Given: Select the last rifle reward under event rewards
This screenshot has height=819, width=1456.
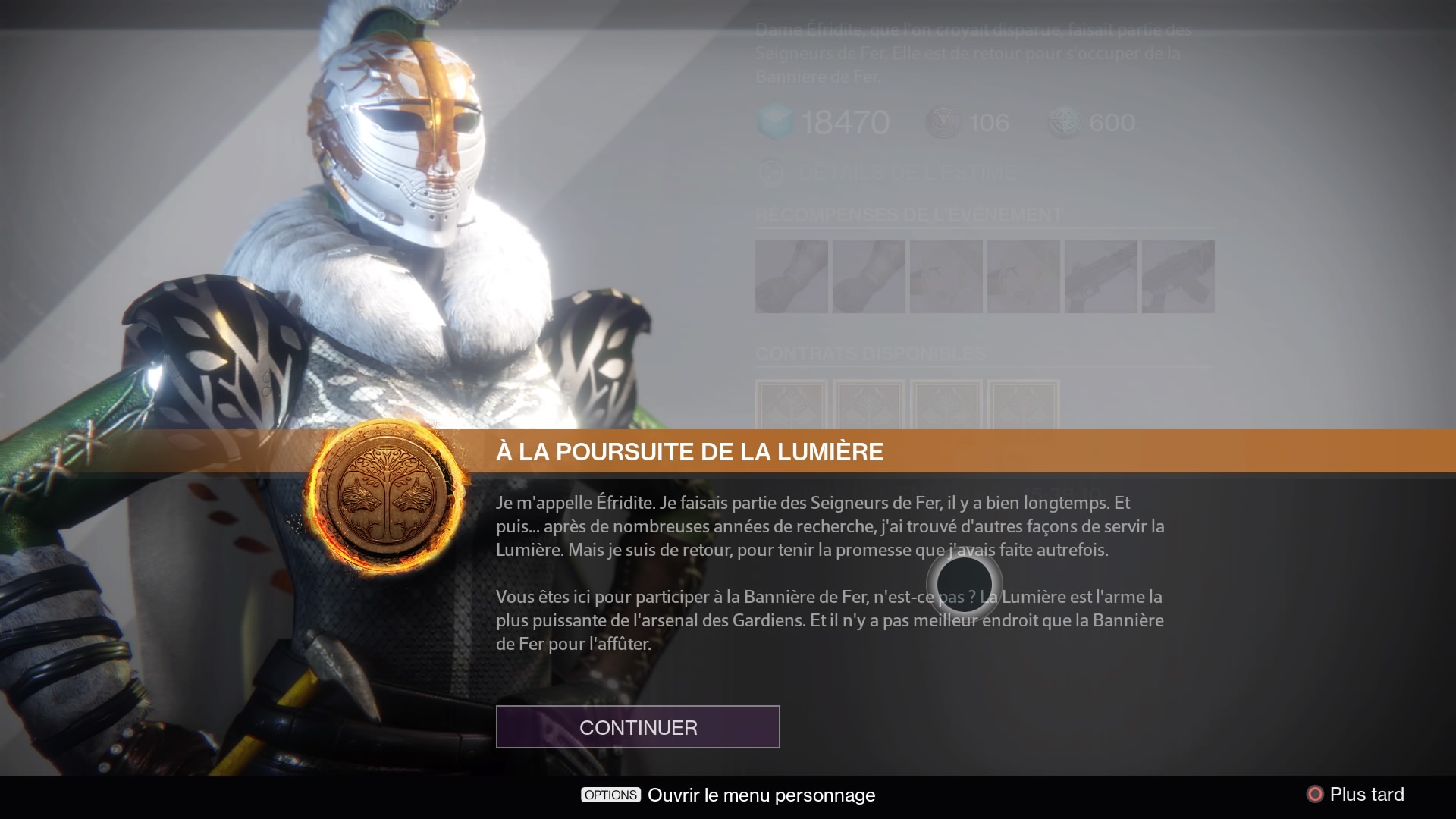Looking at the screenshot, I should point(1178,277).
